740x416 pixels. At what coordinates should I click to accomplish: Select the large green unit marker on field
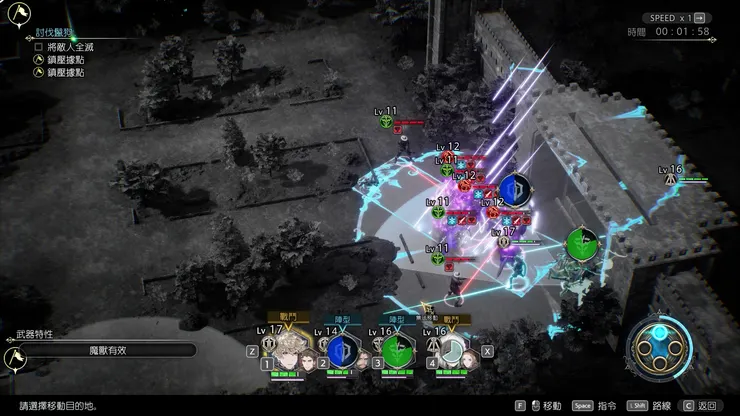582,244
